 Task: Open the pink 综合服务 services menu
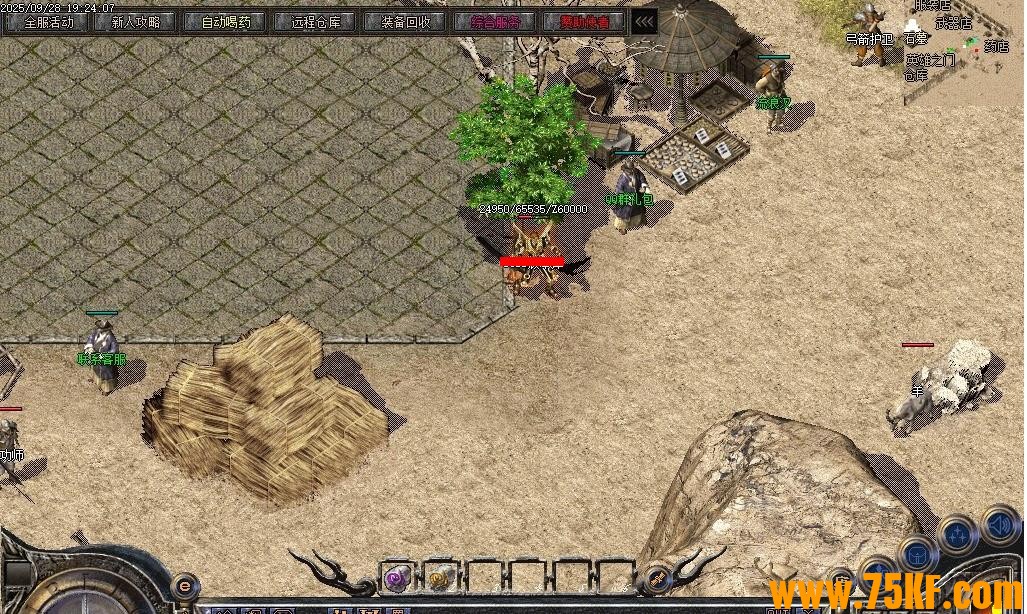(496, 22)
